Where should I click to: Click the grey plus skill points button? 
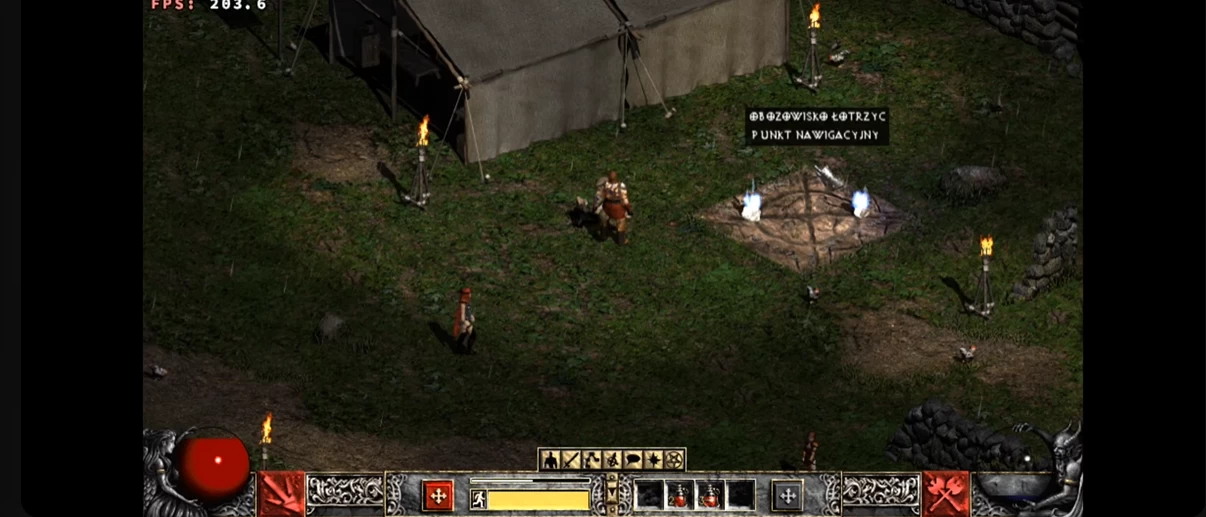point(787,495)
